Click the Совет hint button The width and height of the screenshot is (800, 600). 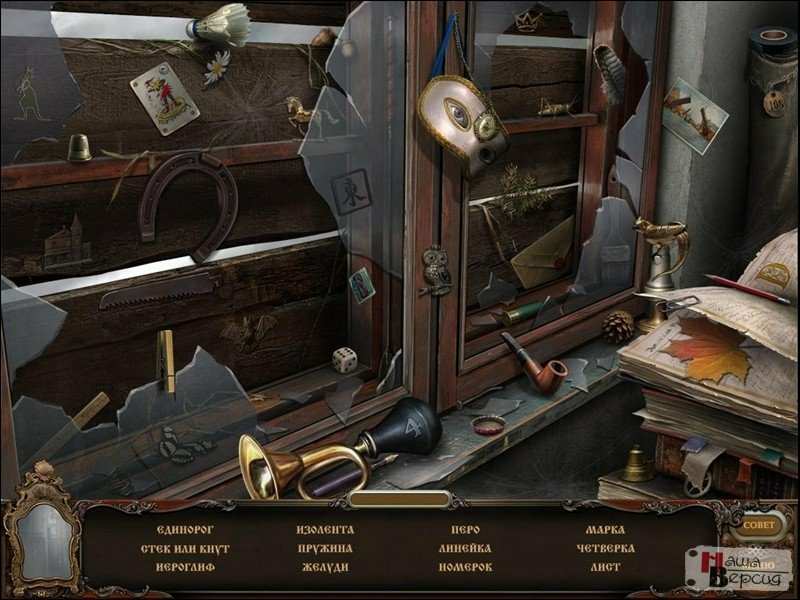click(x=757, y=525)
